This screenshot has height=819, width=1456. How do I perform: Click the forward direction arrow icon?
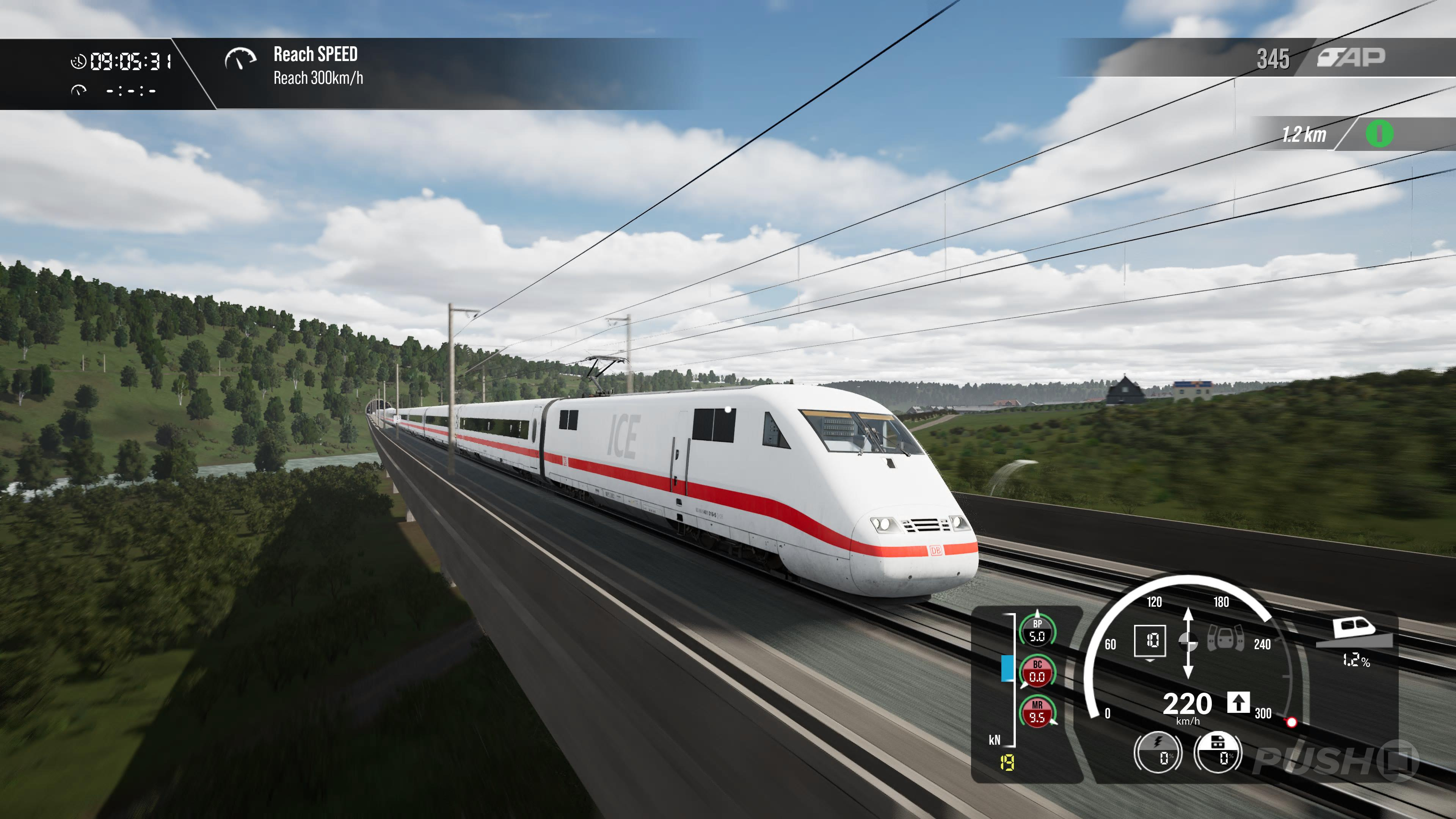(x=1238, y=703)
